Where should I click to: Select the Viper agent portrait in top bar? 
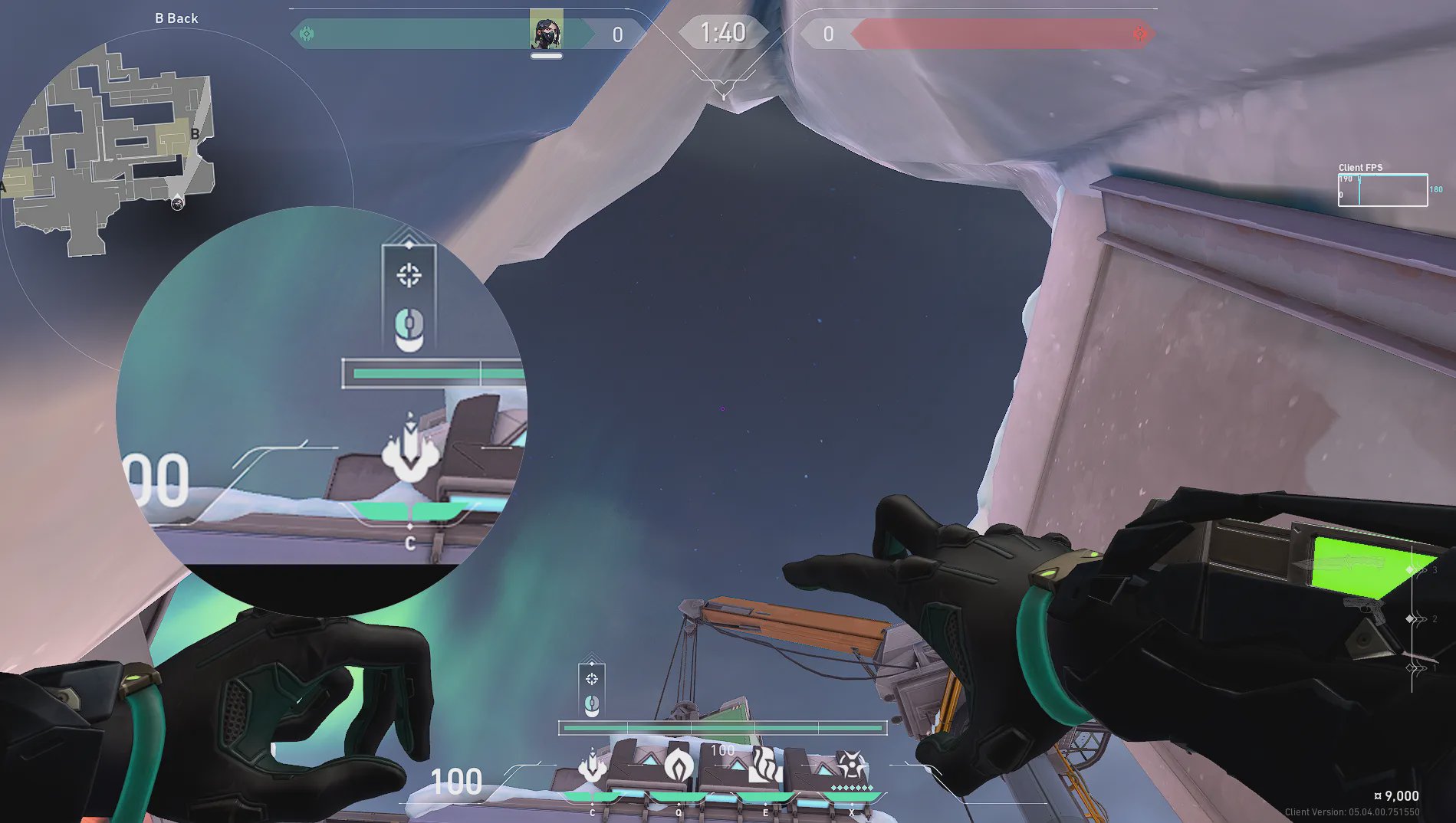tap(547, 31)
